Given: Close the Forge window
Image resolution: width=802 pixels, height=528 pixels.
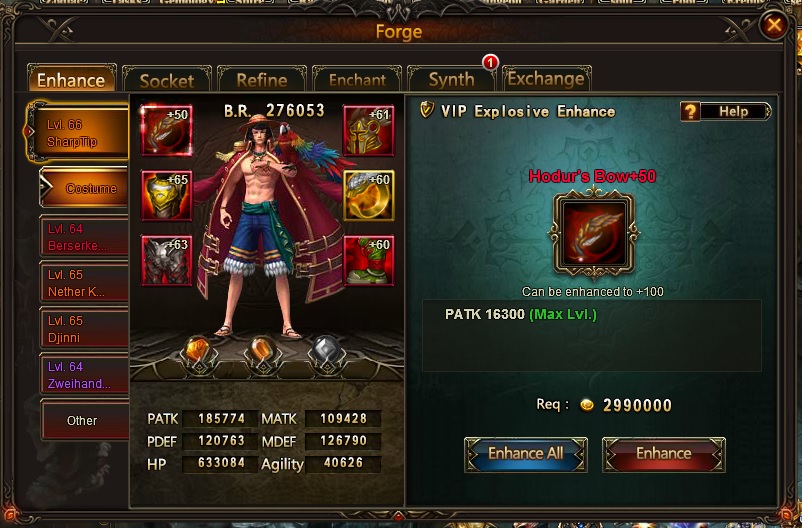Looking at the screenshot, I should click(x=773, y=26).
